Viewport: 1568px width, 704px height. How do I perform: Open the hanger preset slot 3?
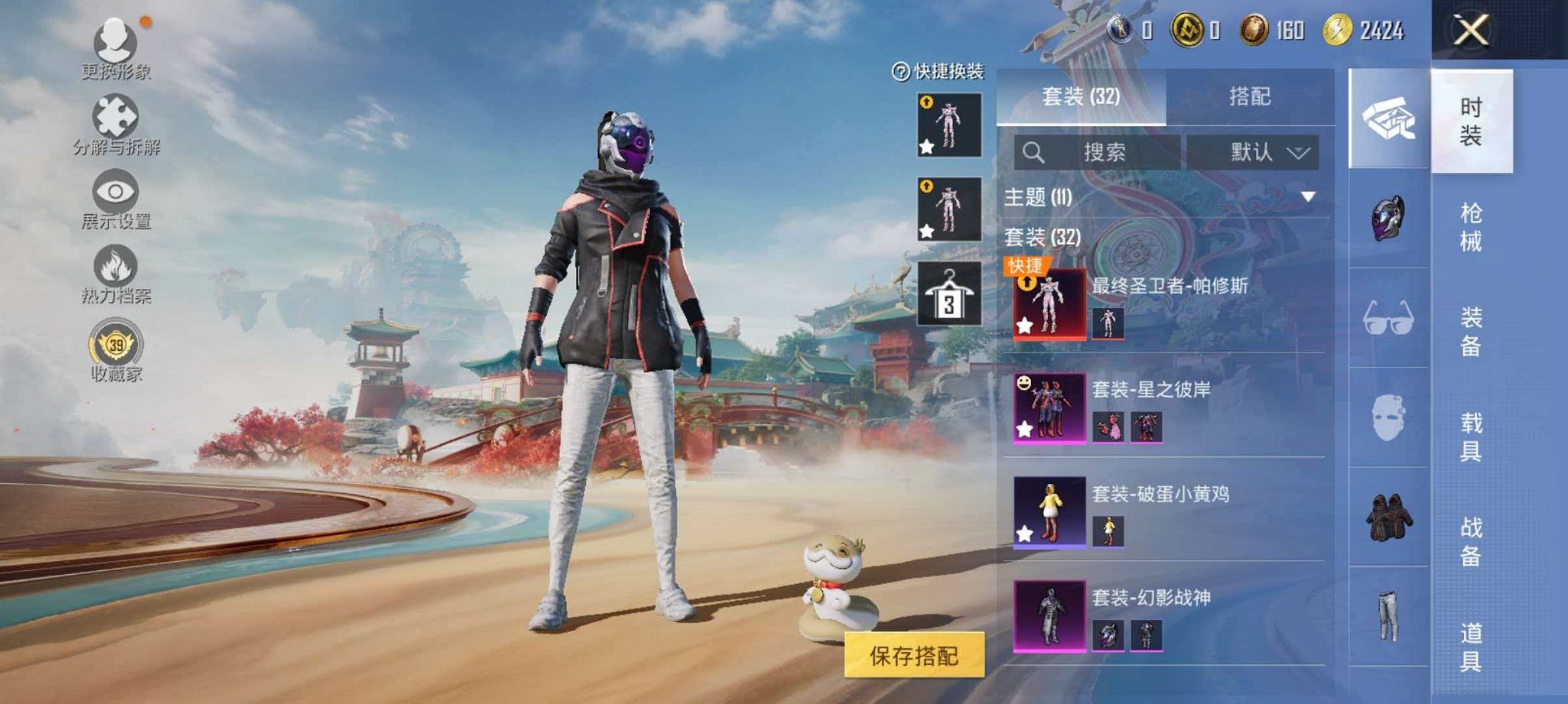pos(949,294)
